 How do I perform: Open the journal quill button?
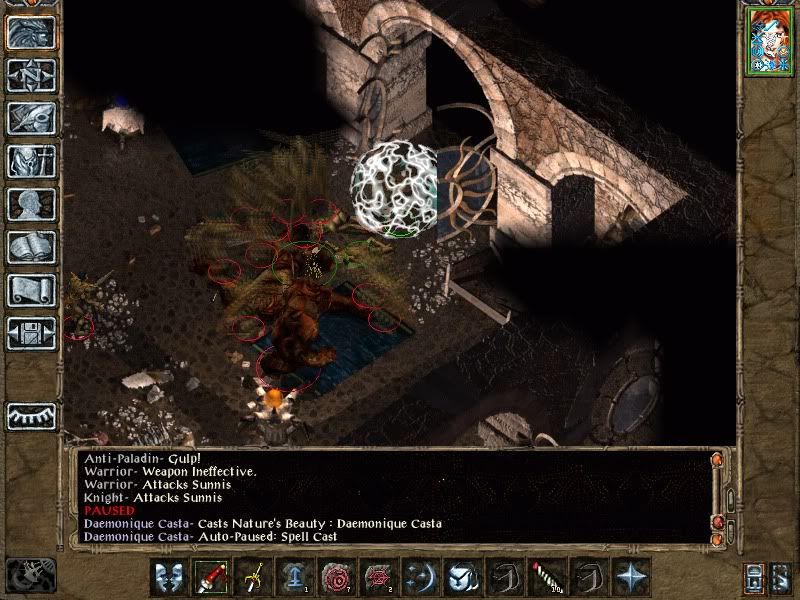point(31,118)
